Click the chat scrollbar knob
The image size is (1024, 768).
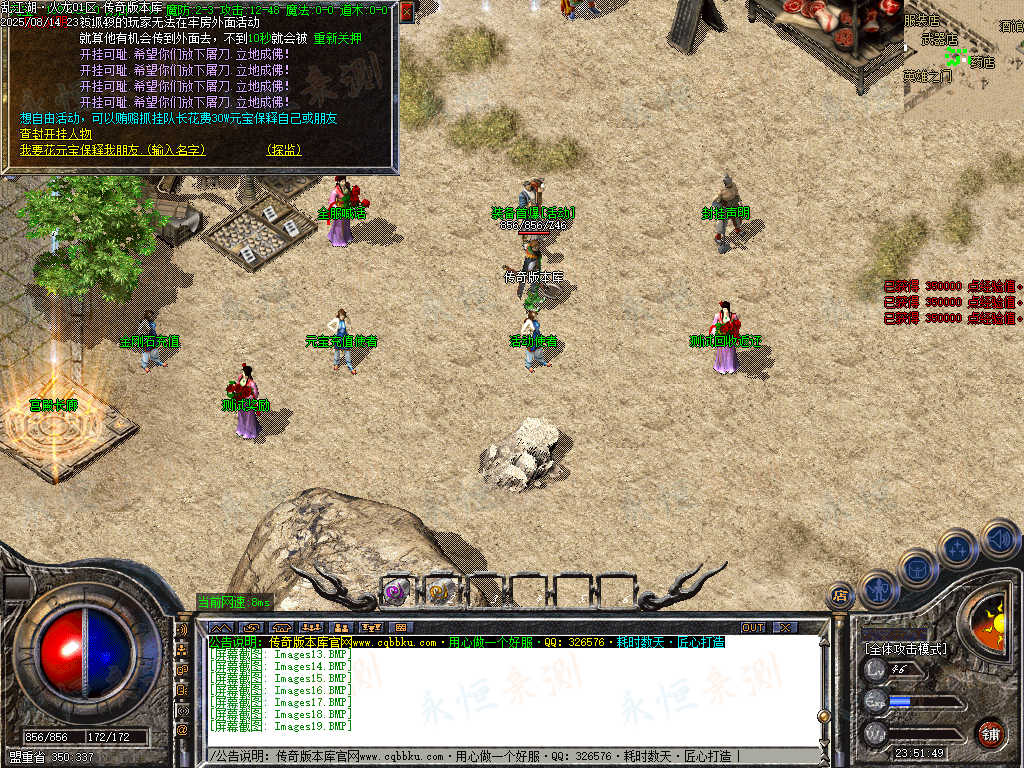(x=823, y=716)
